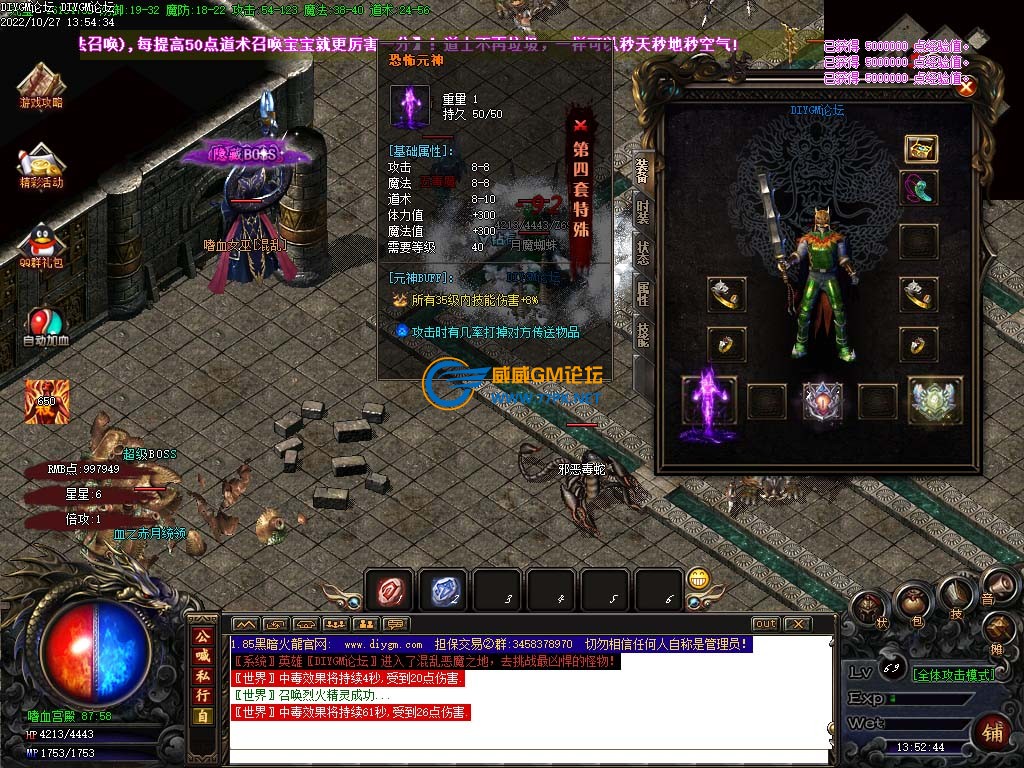This screenshot has height=768, width=1024.
Task: Select the 属性 attributes tab
Action: [643, 293]
